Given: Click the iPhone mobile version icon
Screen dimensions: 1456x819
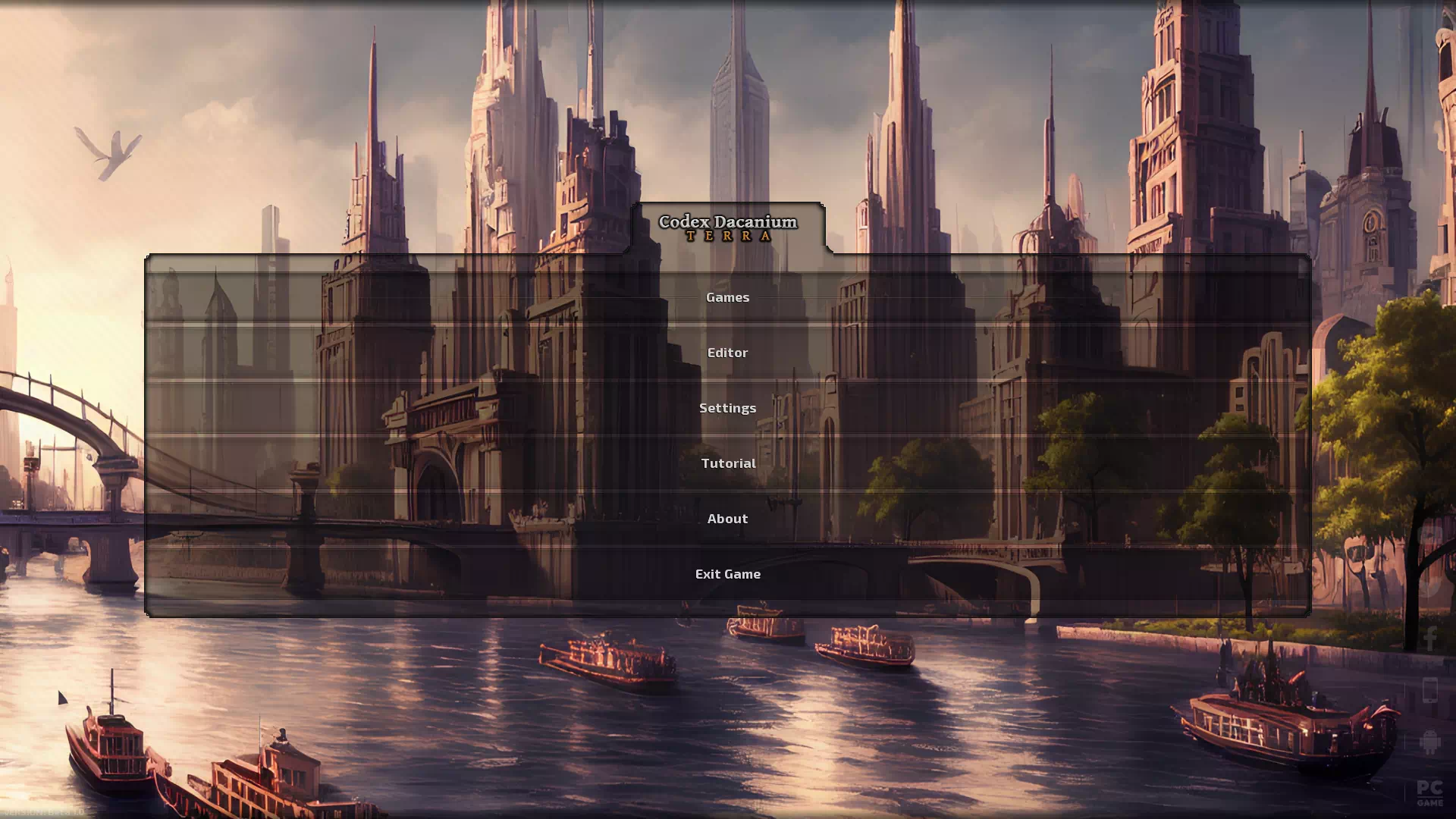Looking at the screenshot, I should 1430,691.
